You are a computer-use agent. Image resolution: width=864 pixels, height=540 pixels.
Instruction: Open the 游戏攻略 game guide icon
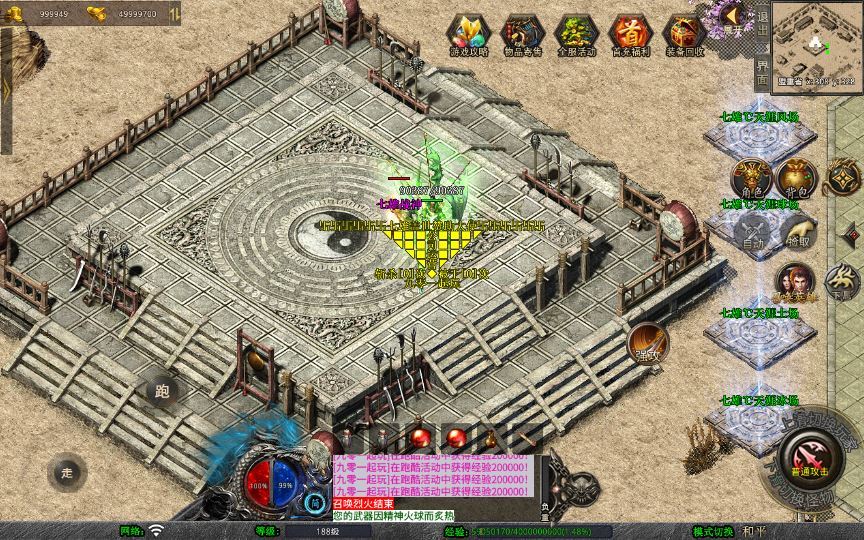[465, 35]
